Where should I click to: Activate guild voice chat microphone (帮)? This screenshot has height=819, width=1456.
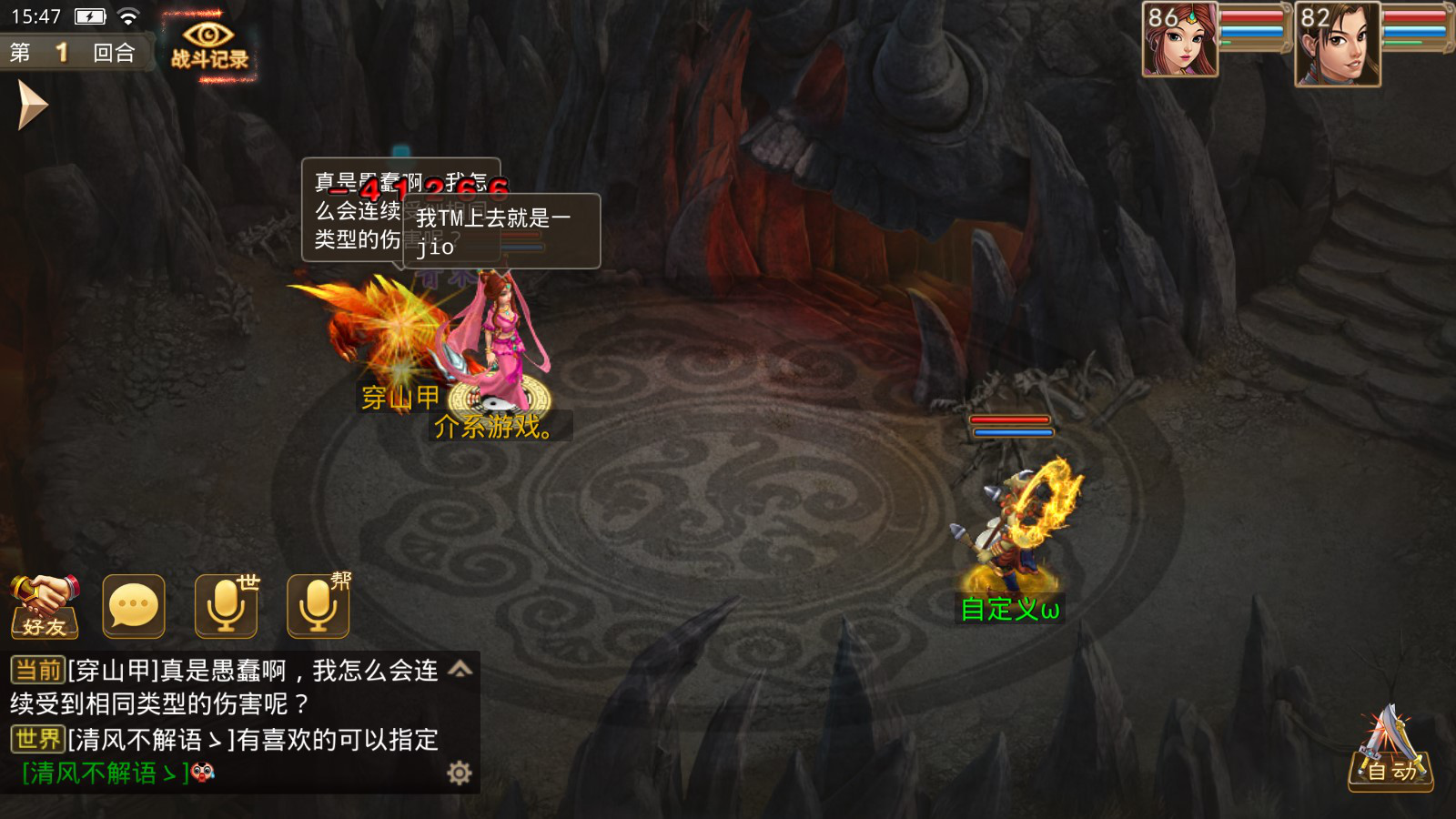tap(318, 606)
